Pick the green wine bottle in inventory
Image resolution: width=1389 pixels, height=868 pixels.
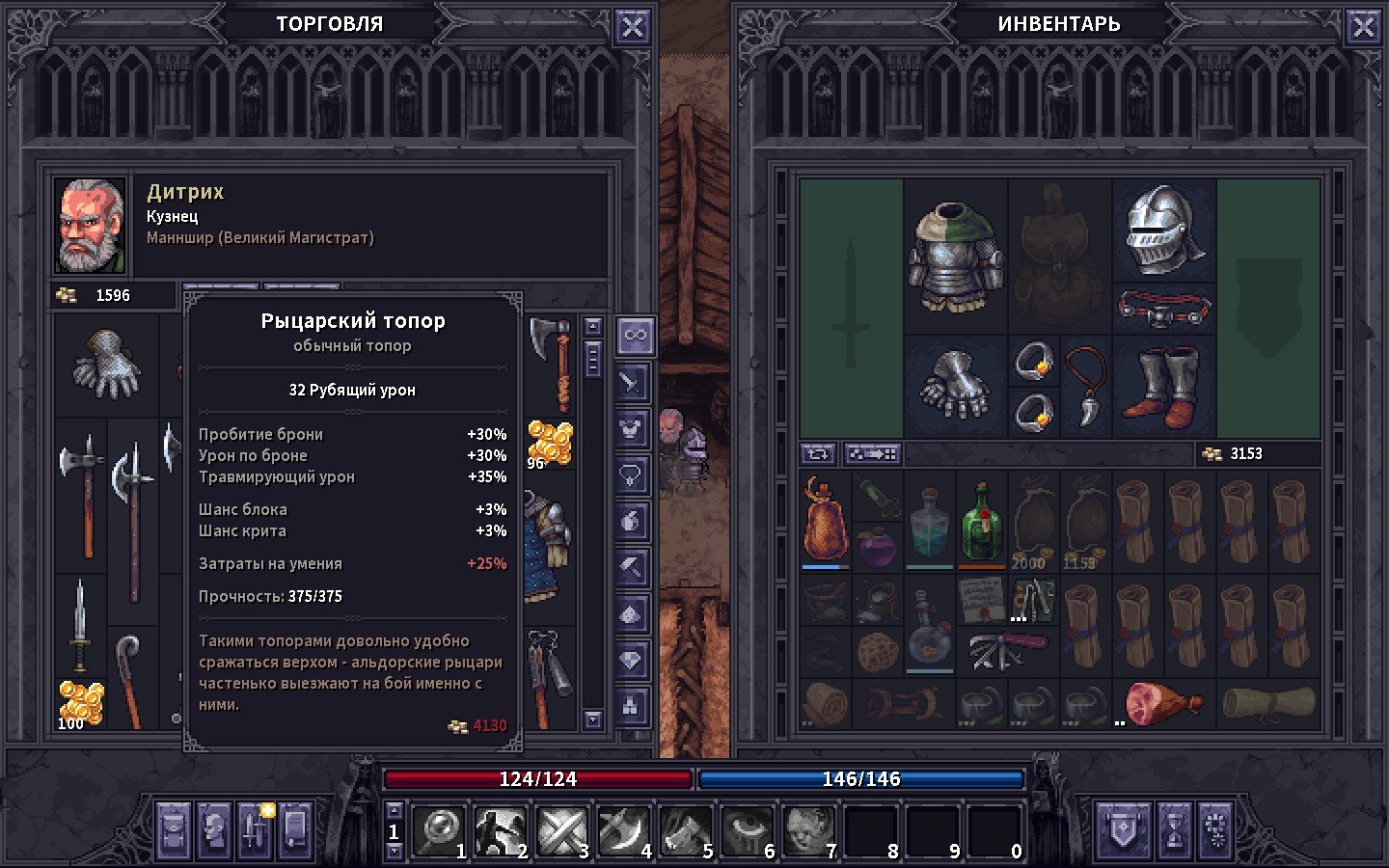981,522
